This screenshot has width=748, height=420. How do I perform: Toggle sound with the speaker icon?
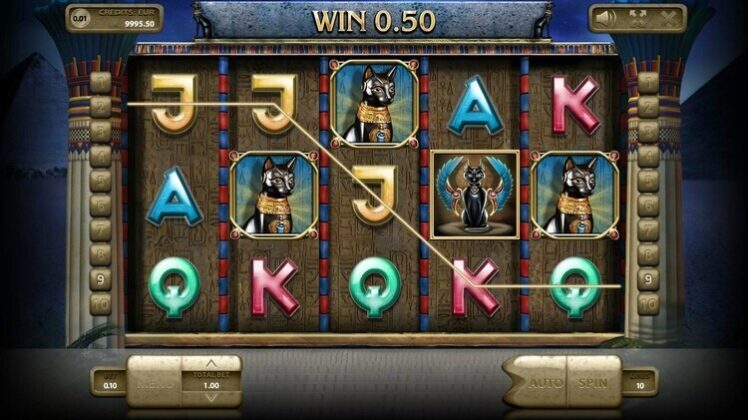(605, 17)
